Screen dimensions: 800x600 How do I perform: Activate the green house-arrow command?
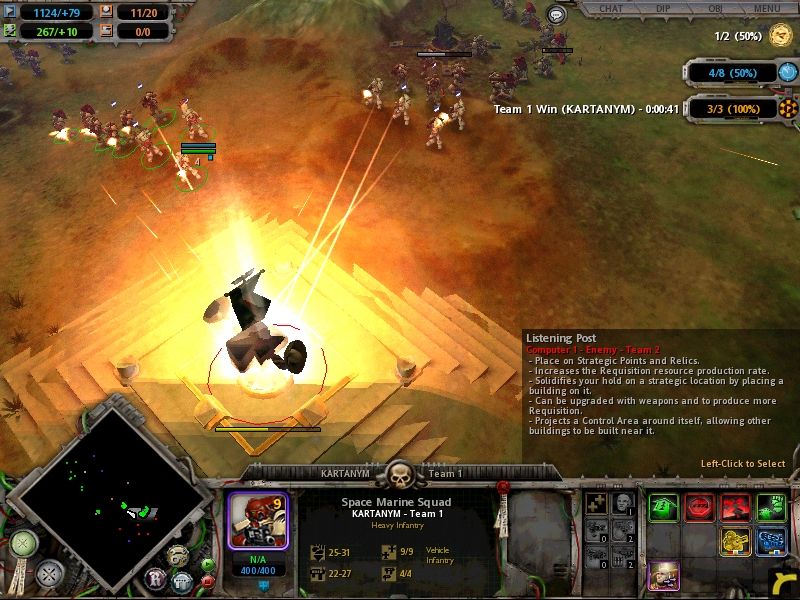click(x=663, y=508)
